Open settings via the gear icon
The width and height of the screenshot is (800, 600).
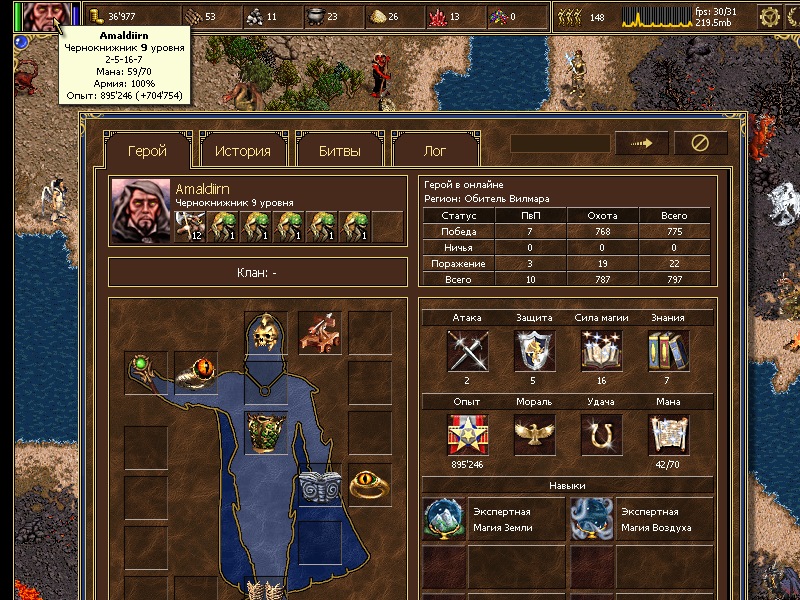pyautogui.click(x=769, y=16)
